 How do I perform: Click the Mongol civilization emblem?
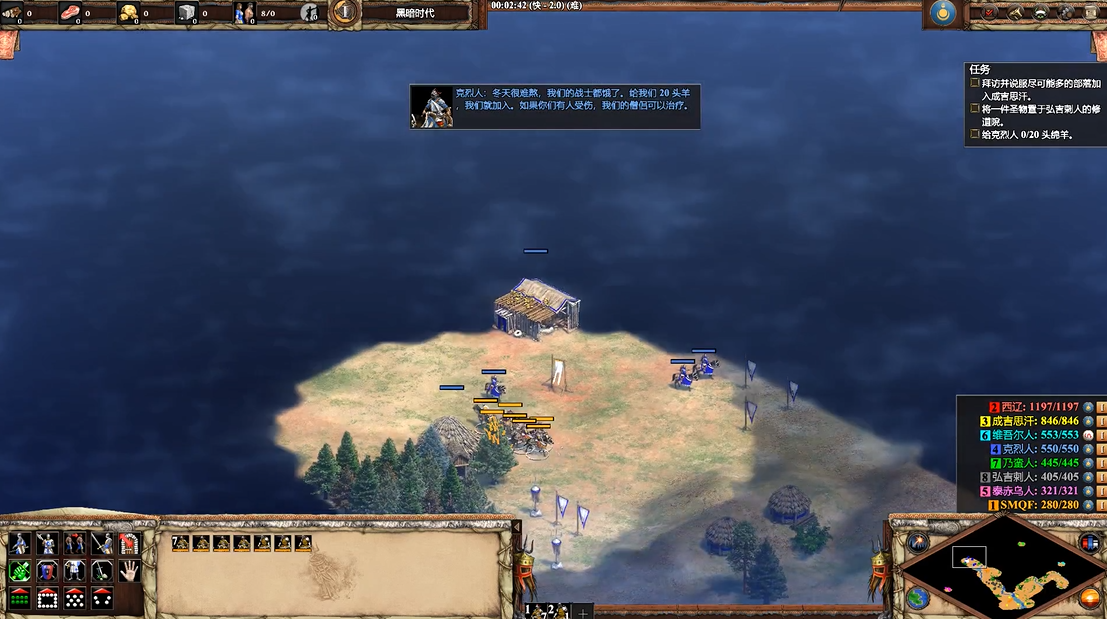point(941,13)
